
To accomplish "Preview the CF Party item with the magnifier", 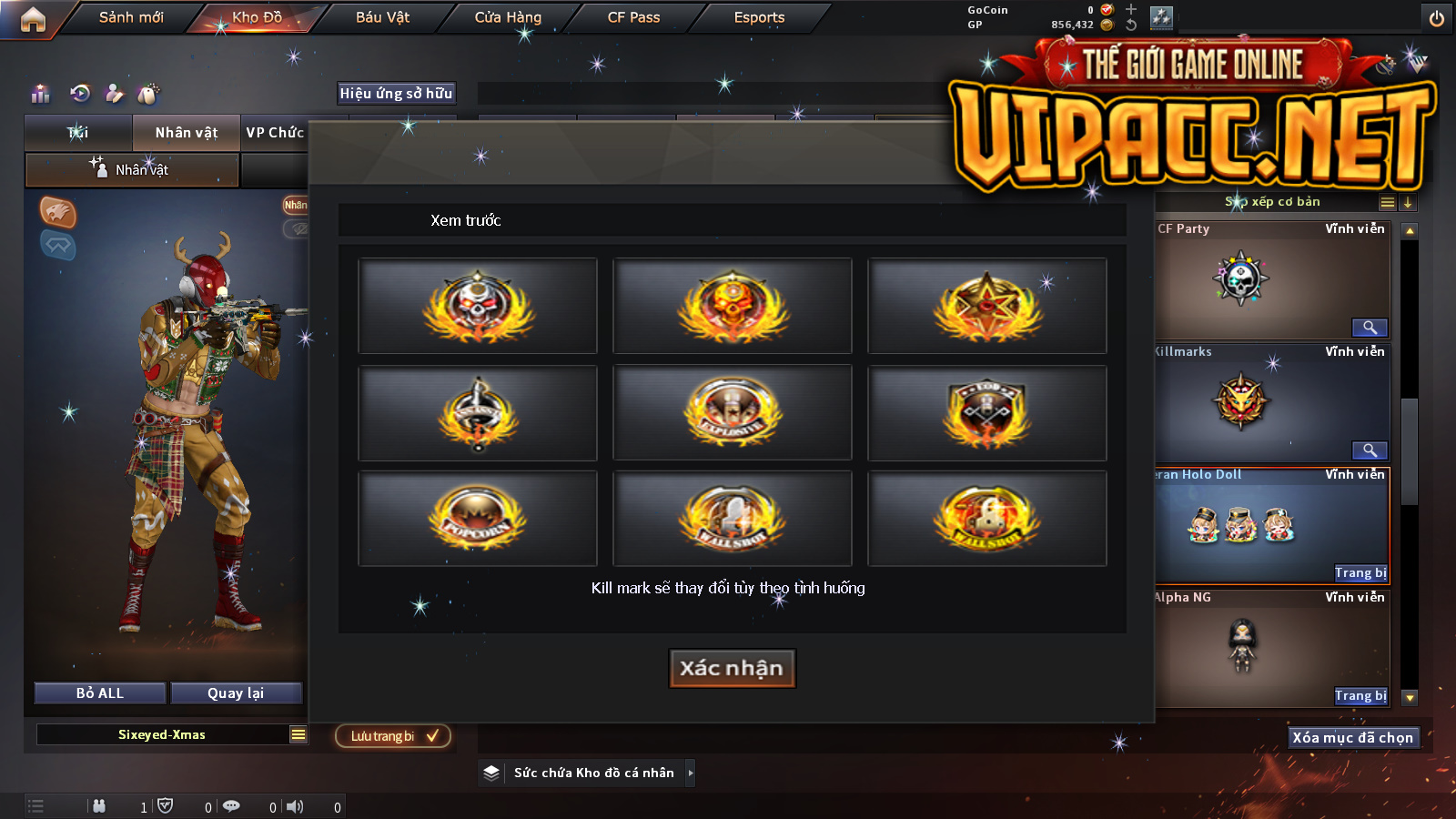I will pos(1370,328).
